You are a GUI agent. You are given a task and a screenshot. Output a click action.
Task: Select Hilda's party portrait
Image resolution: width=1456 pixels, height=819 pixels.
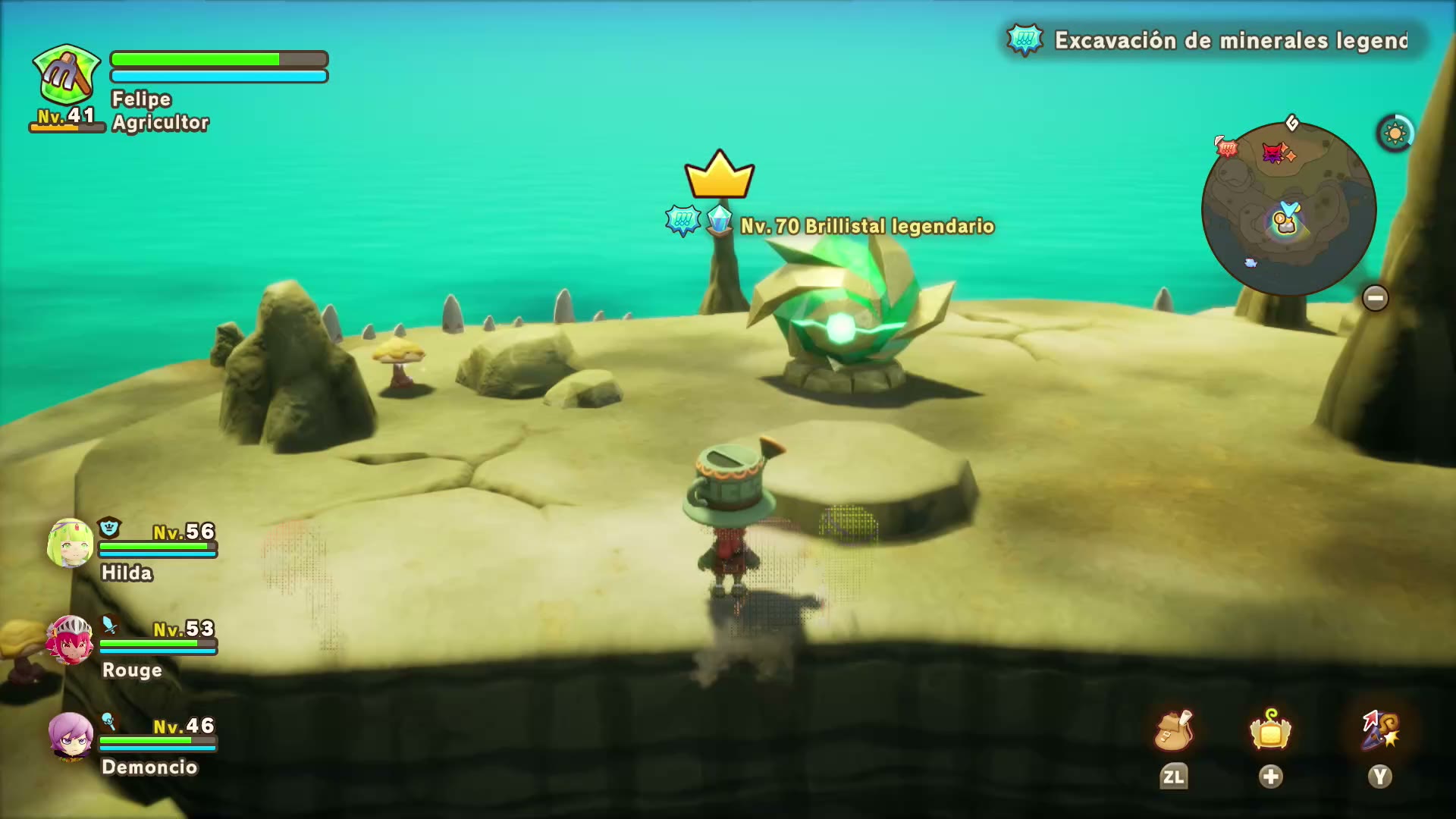click(x=71, y=544)
